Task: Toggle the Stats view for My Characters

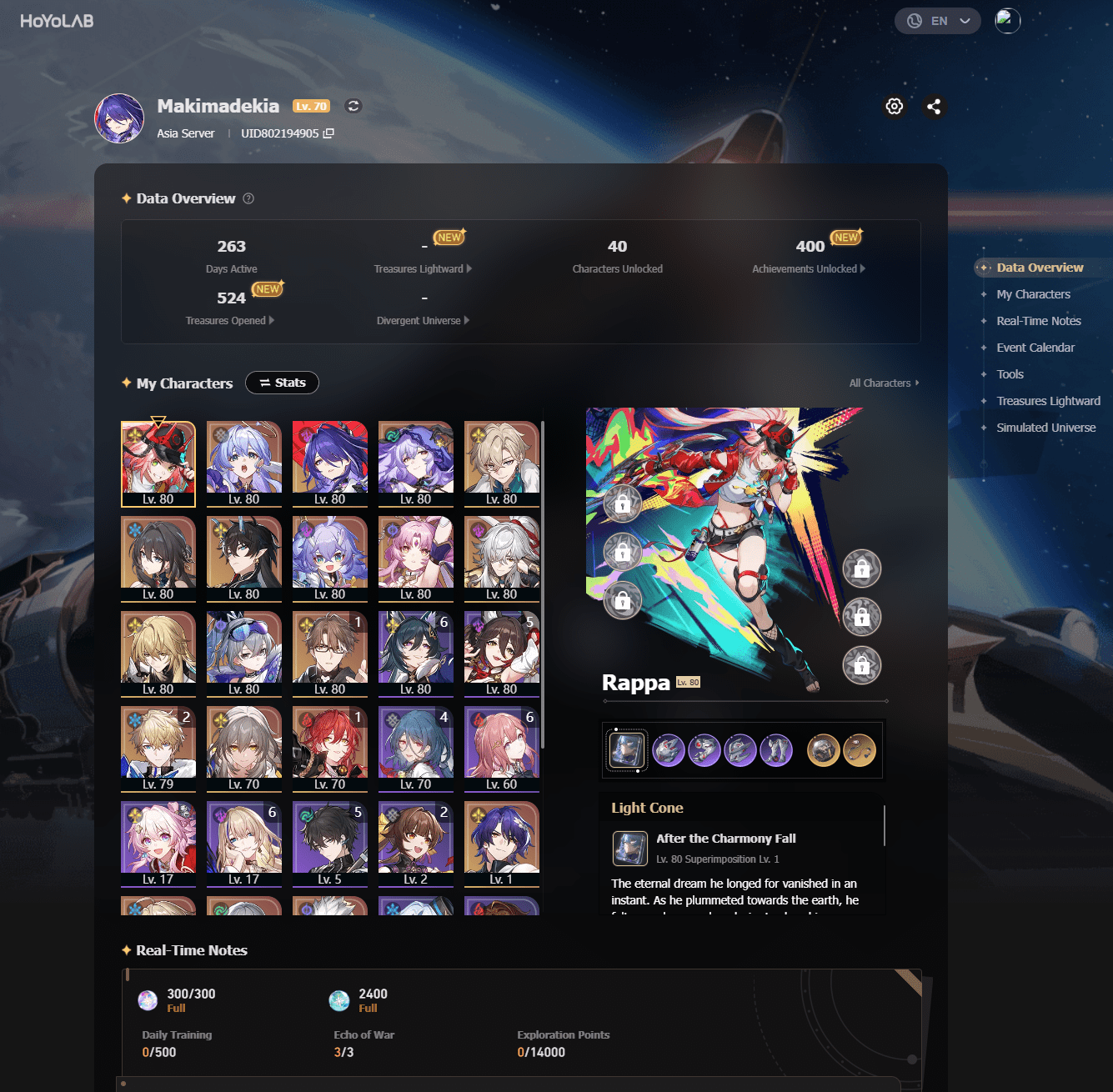Action: tap(282, 383)
